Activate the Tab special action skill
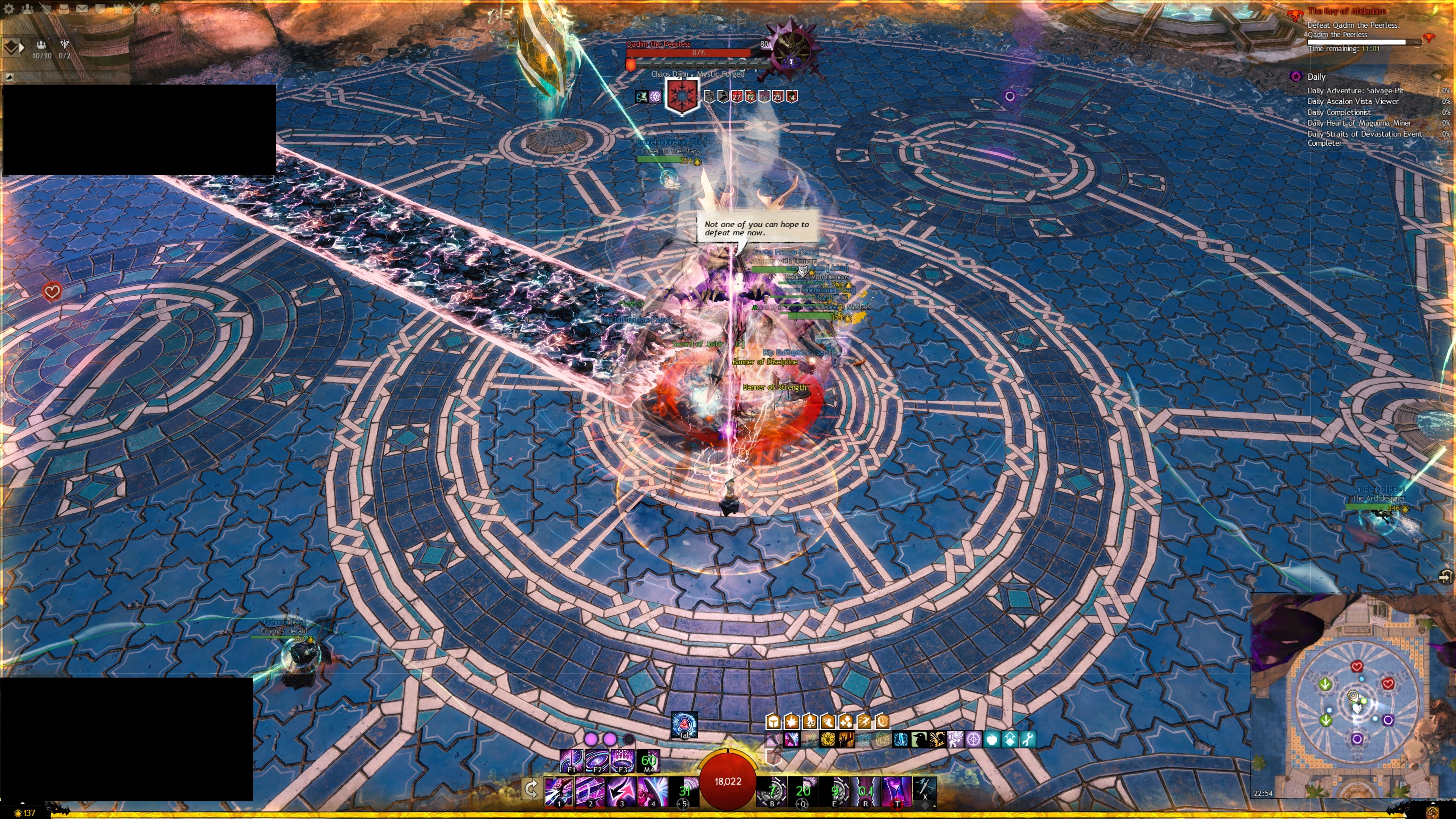This screenshot has width=1456, height=819. point(684,725)
